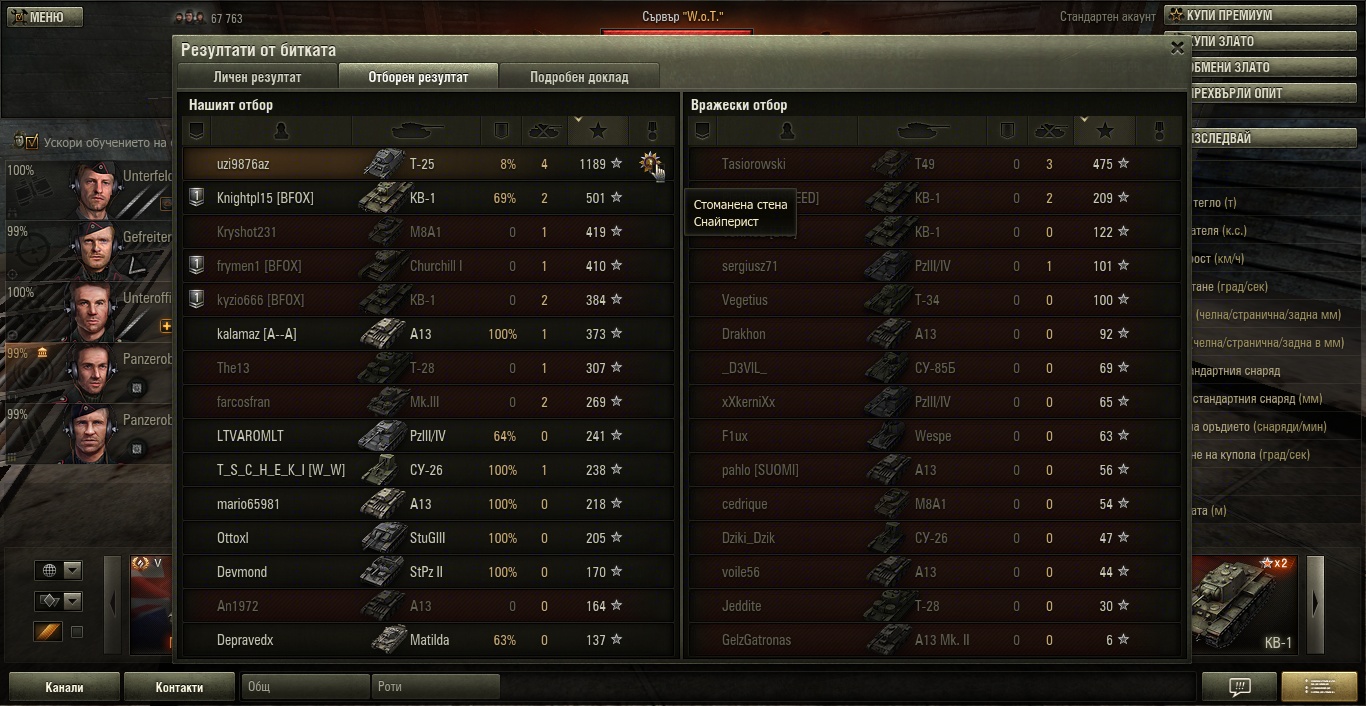This screenshot has width=1366, height=706.
Task: Select enemy player Tasiorowski row
Action: [754, 164]
